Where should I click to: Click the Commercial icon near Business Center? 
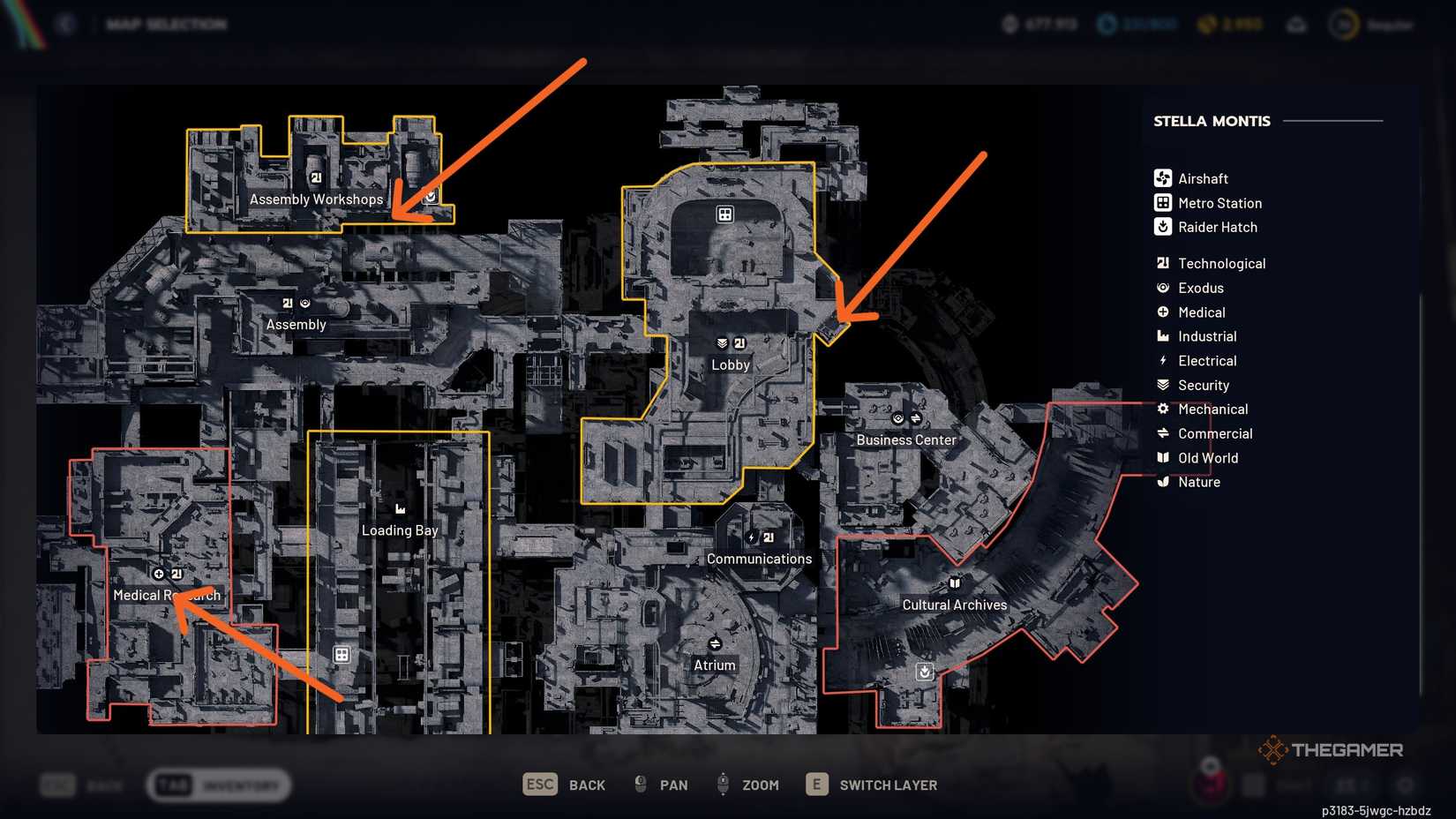[x=916, y=418]
